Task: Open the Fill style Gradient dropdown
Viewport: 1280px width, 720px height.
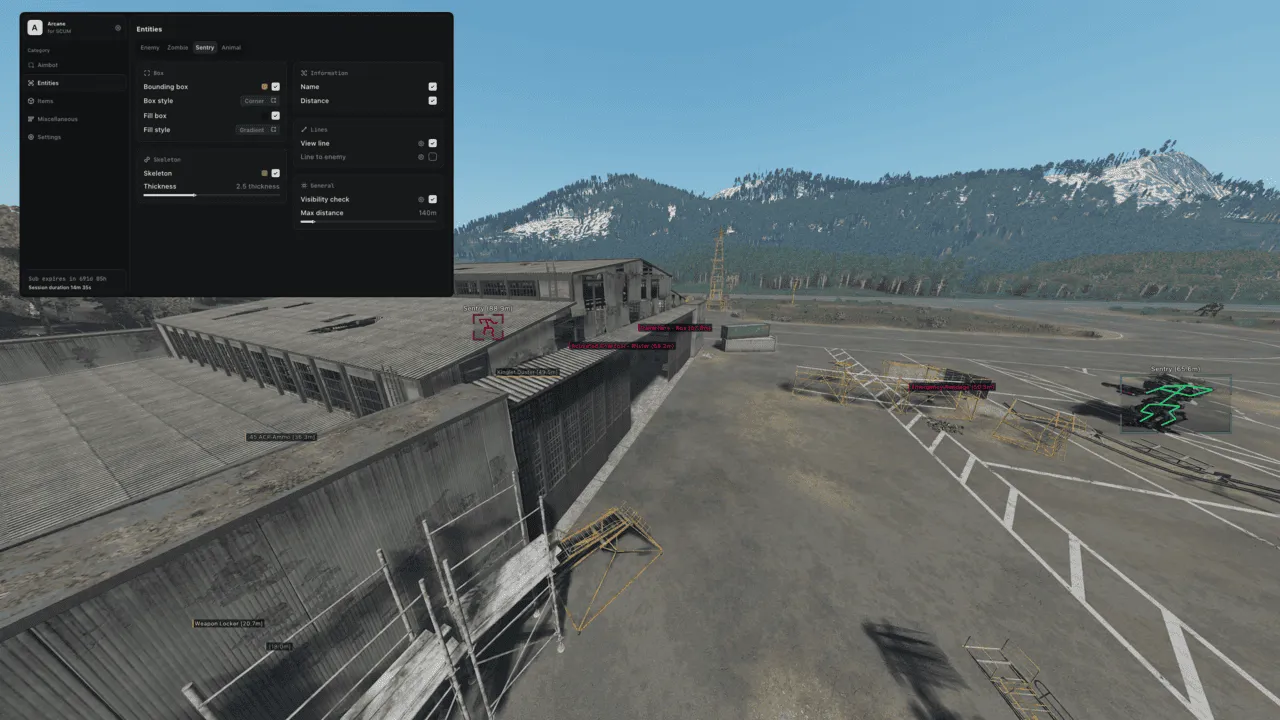Action: [255, 129]
